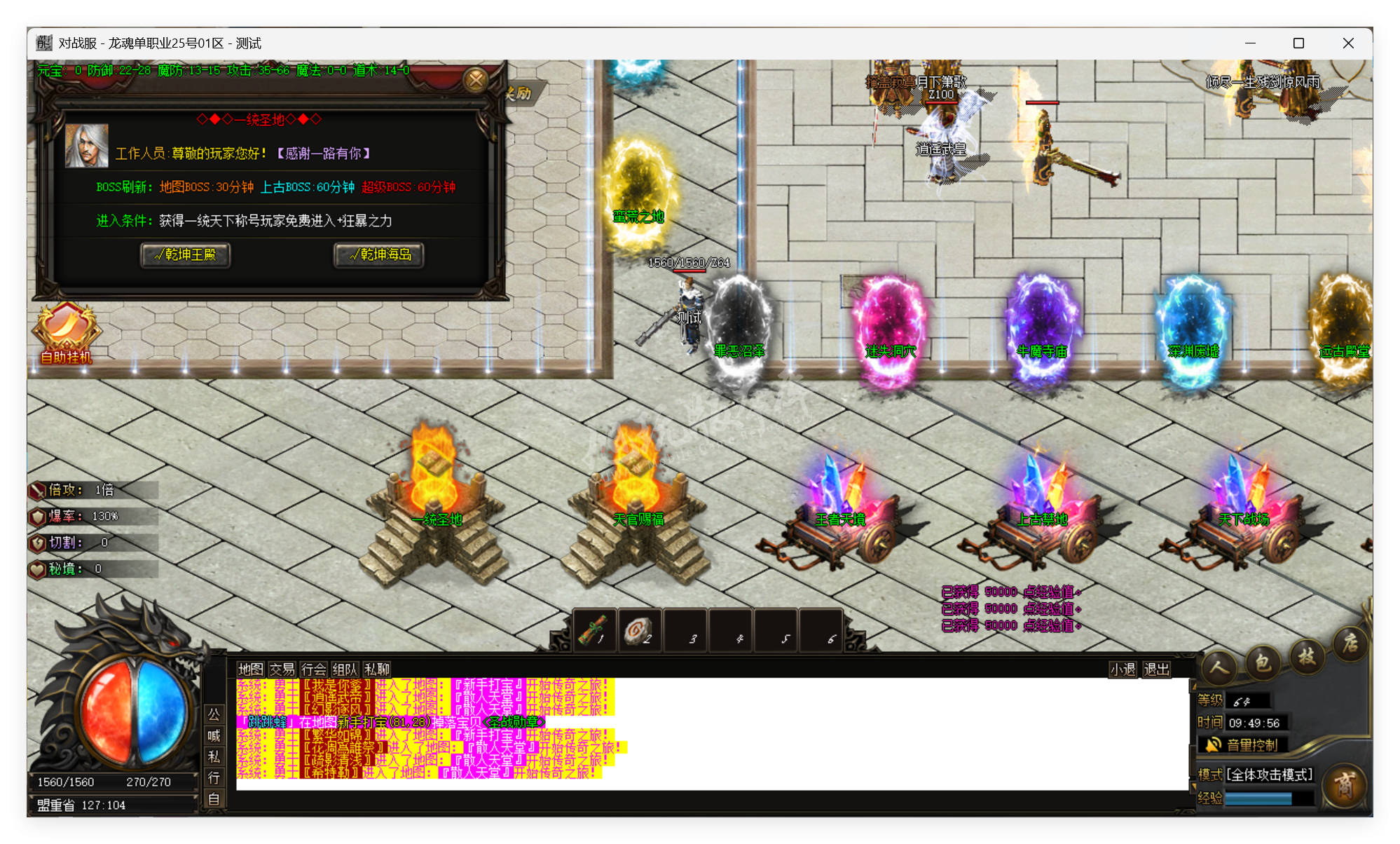The width and height of the screenshot is (1400, 844).
Task: Switch to the 地图 chat tab
Action: coord(250,669)
